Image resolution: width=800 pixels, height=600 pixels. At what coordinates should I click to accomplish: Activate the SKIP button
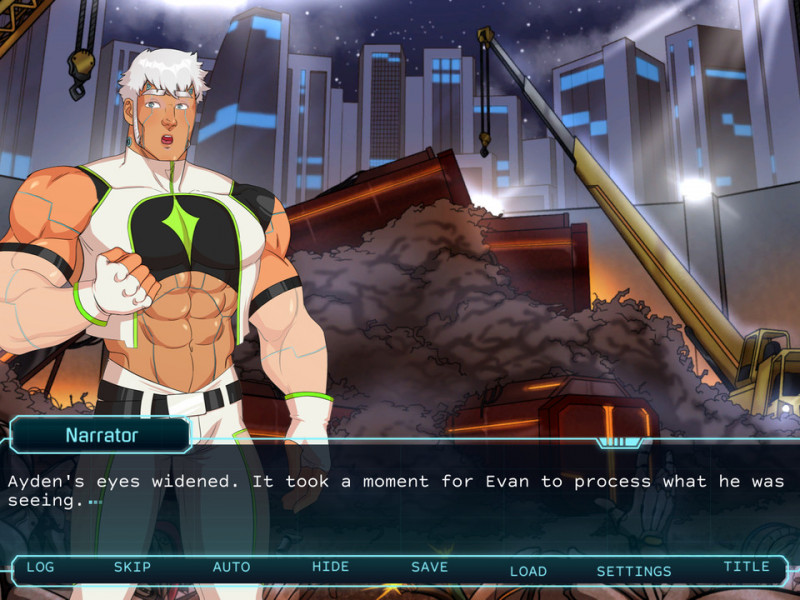point(132,567)
